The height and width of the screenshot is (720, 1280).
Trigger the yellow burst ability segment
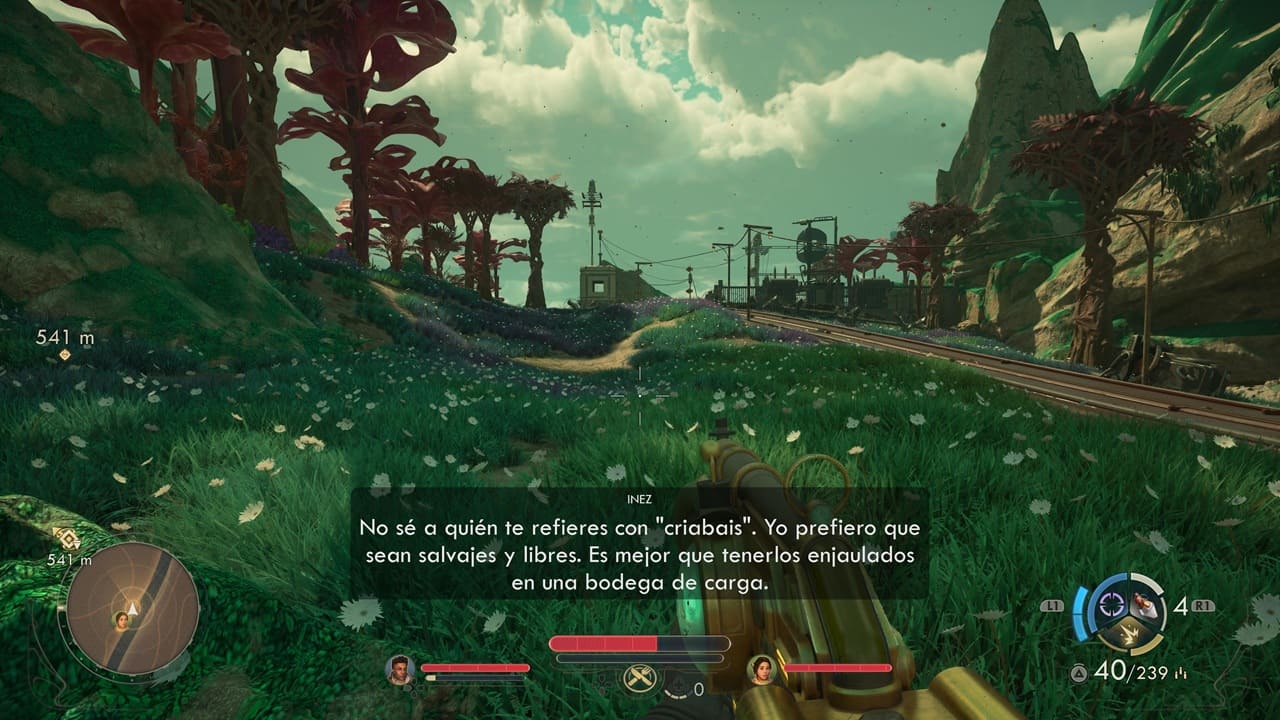1129,634
